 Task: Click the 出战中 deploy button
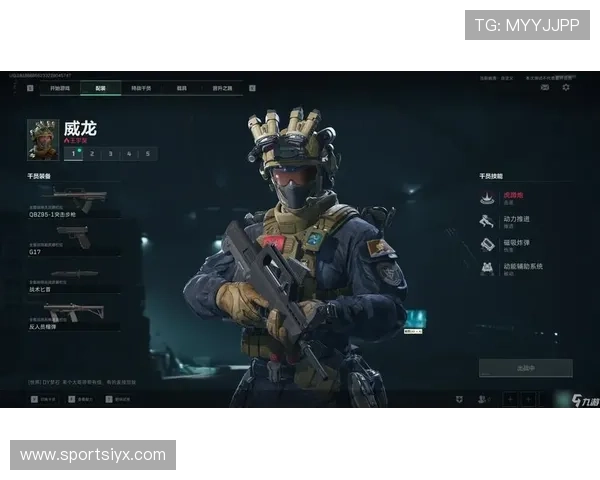click(525, 368)
